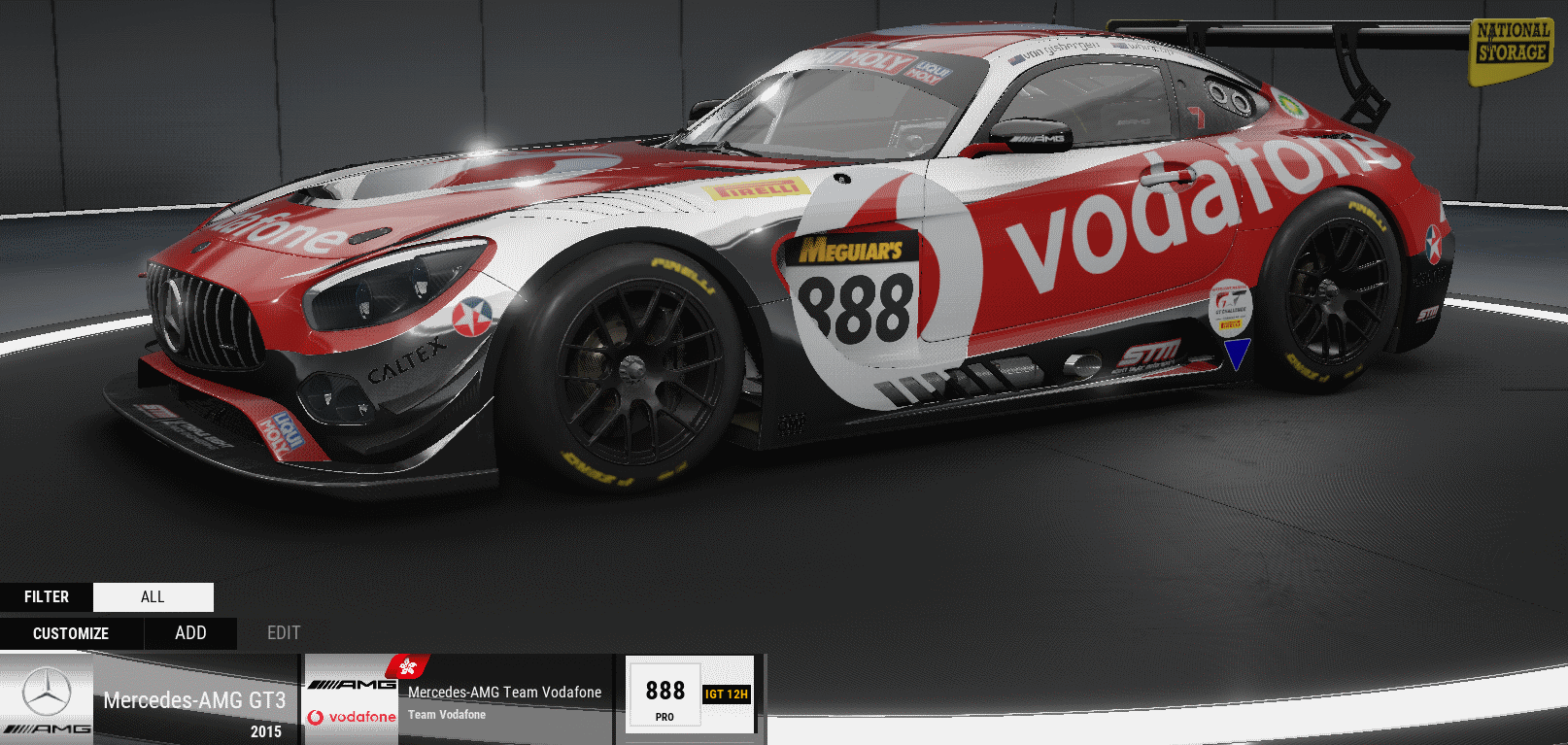
Task: Select the Mercedes-AMG GT3 2015 car tile
Action: pos(149,700)
